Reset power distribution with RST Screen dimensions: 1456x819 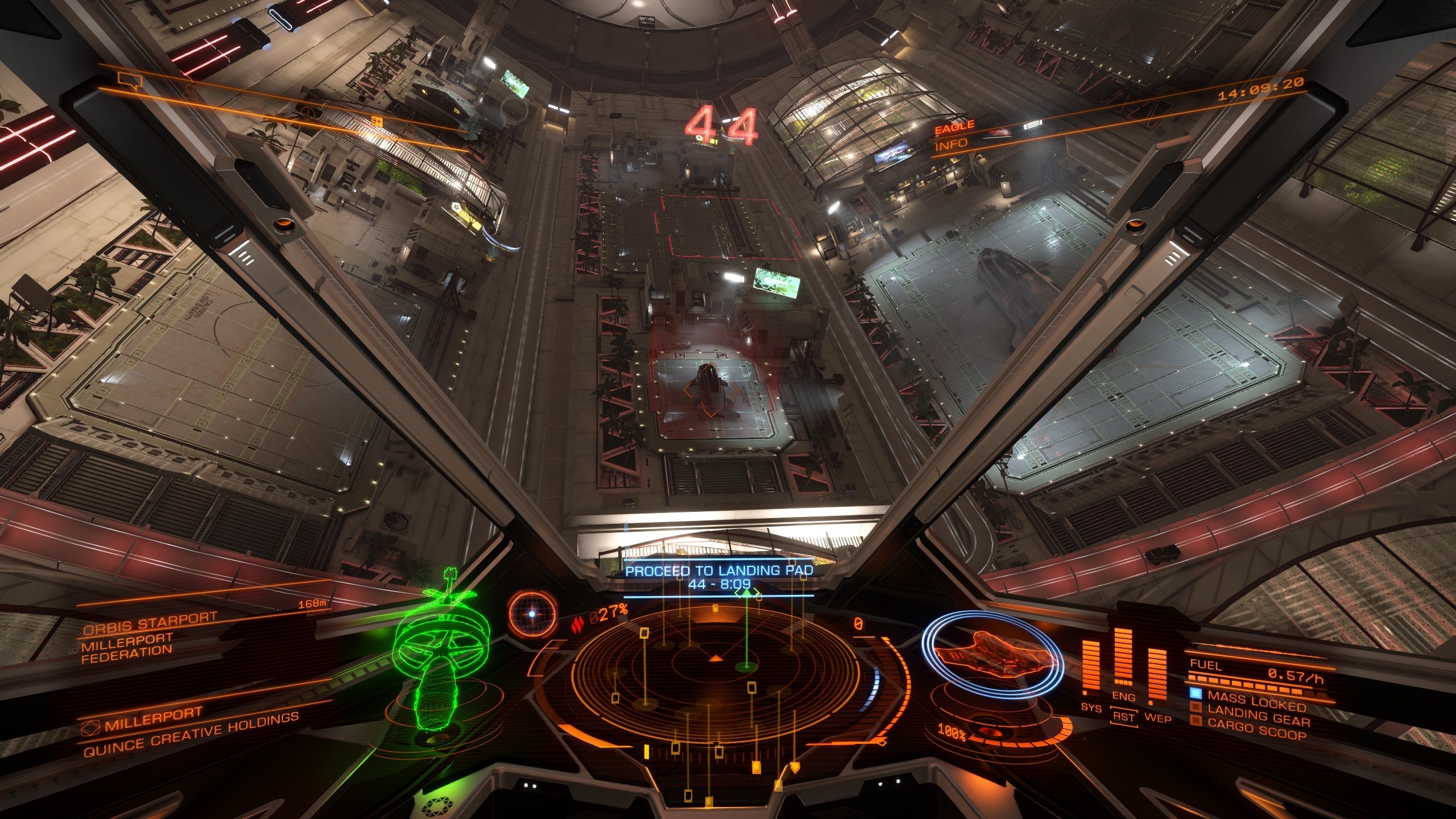pos(1124,717)
